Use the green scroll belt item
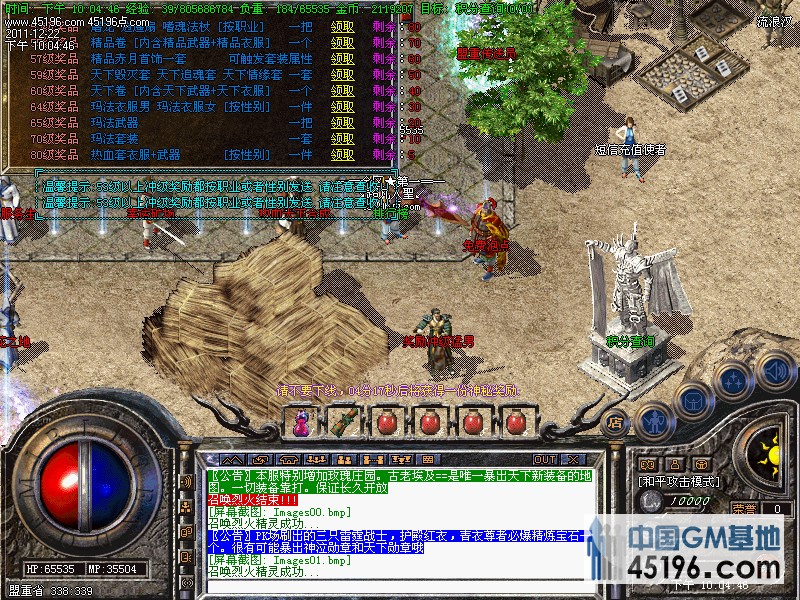 tap(344, 422)
